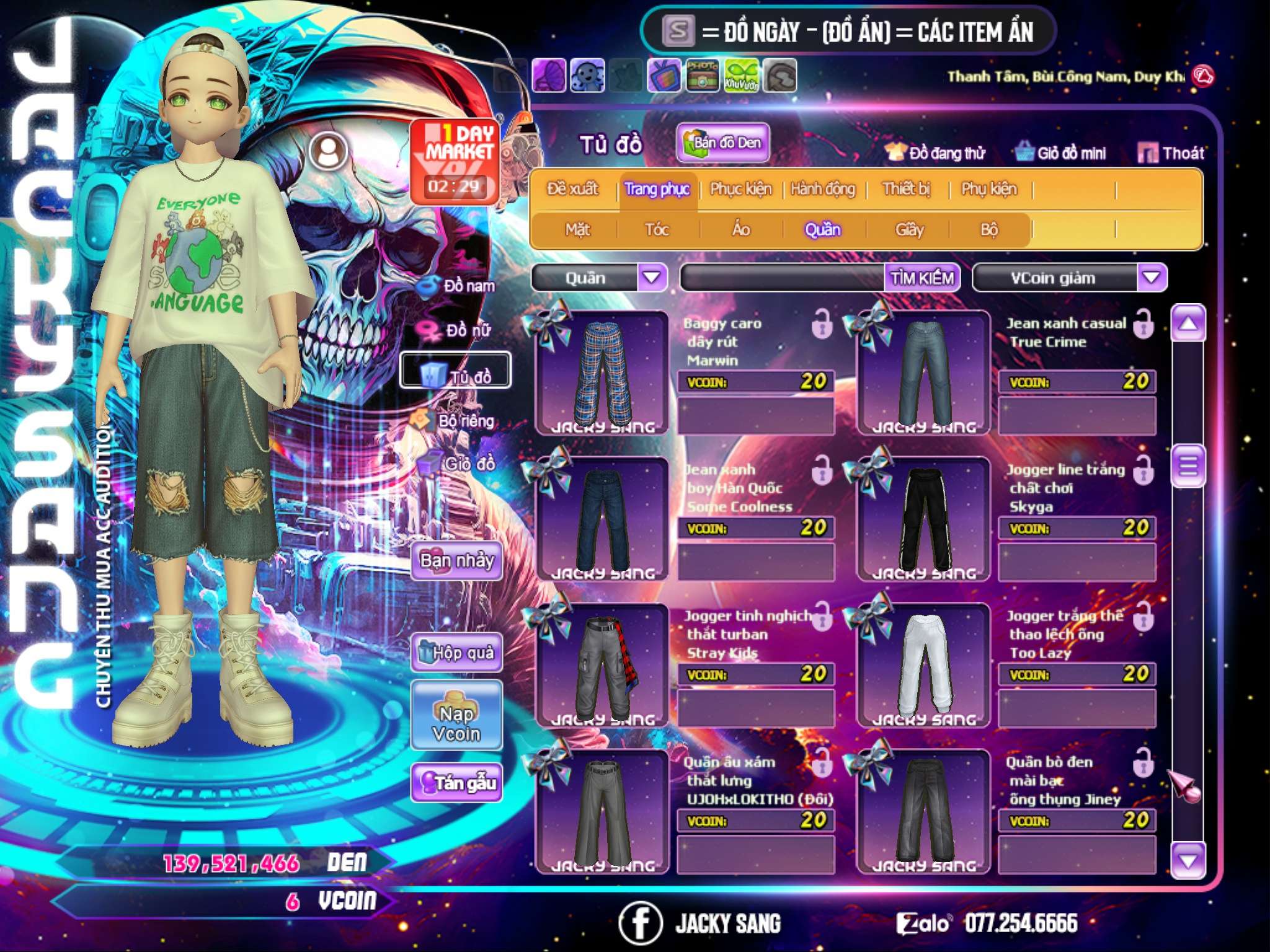Open the Tóc hair subcategory

point(657,230)
